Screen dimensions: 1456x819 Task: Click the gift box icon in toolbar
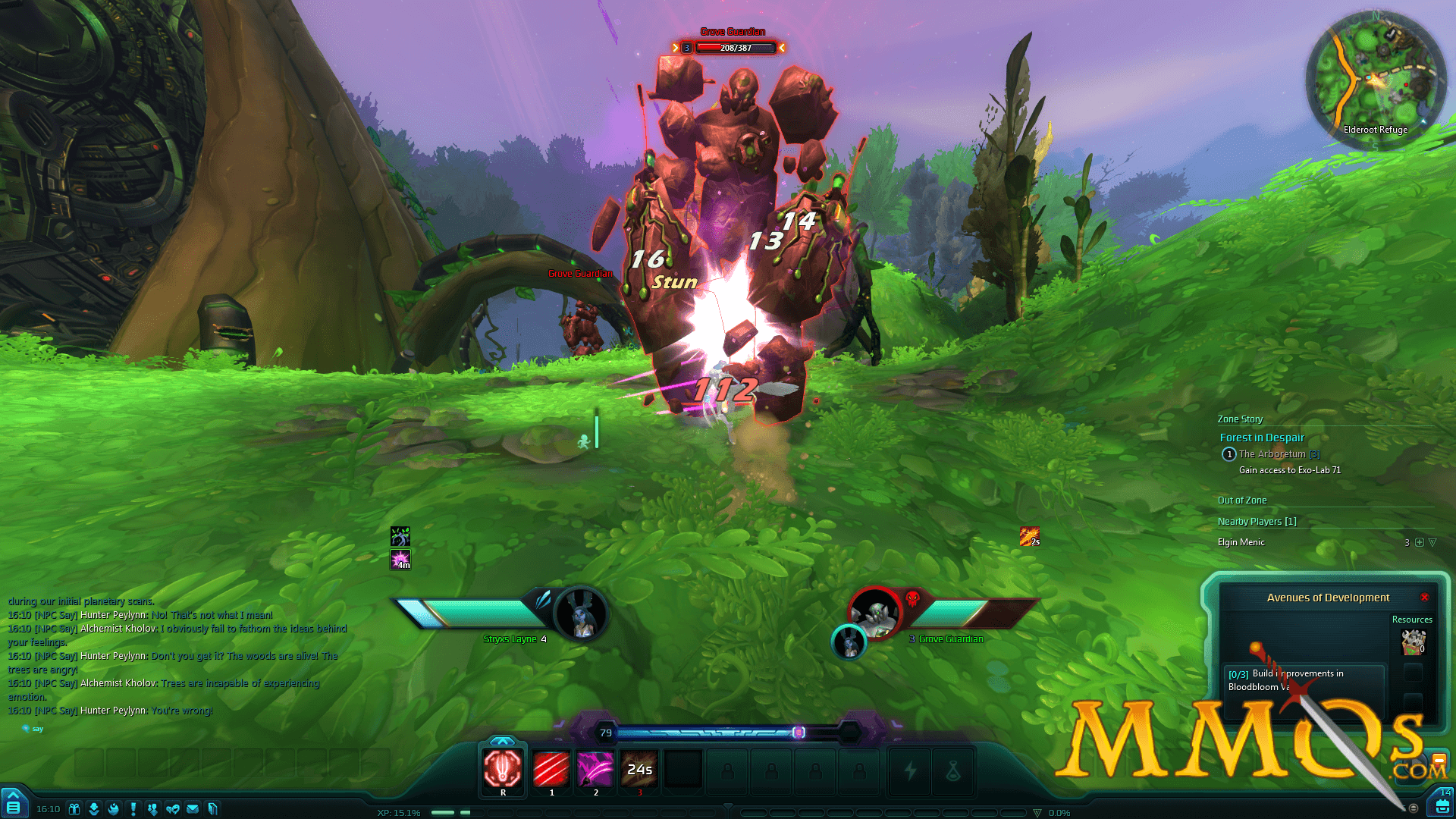point(74,809)
